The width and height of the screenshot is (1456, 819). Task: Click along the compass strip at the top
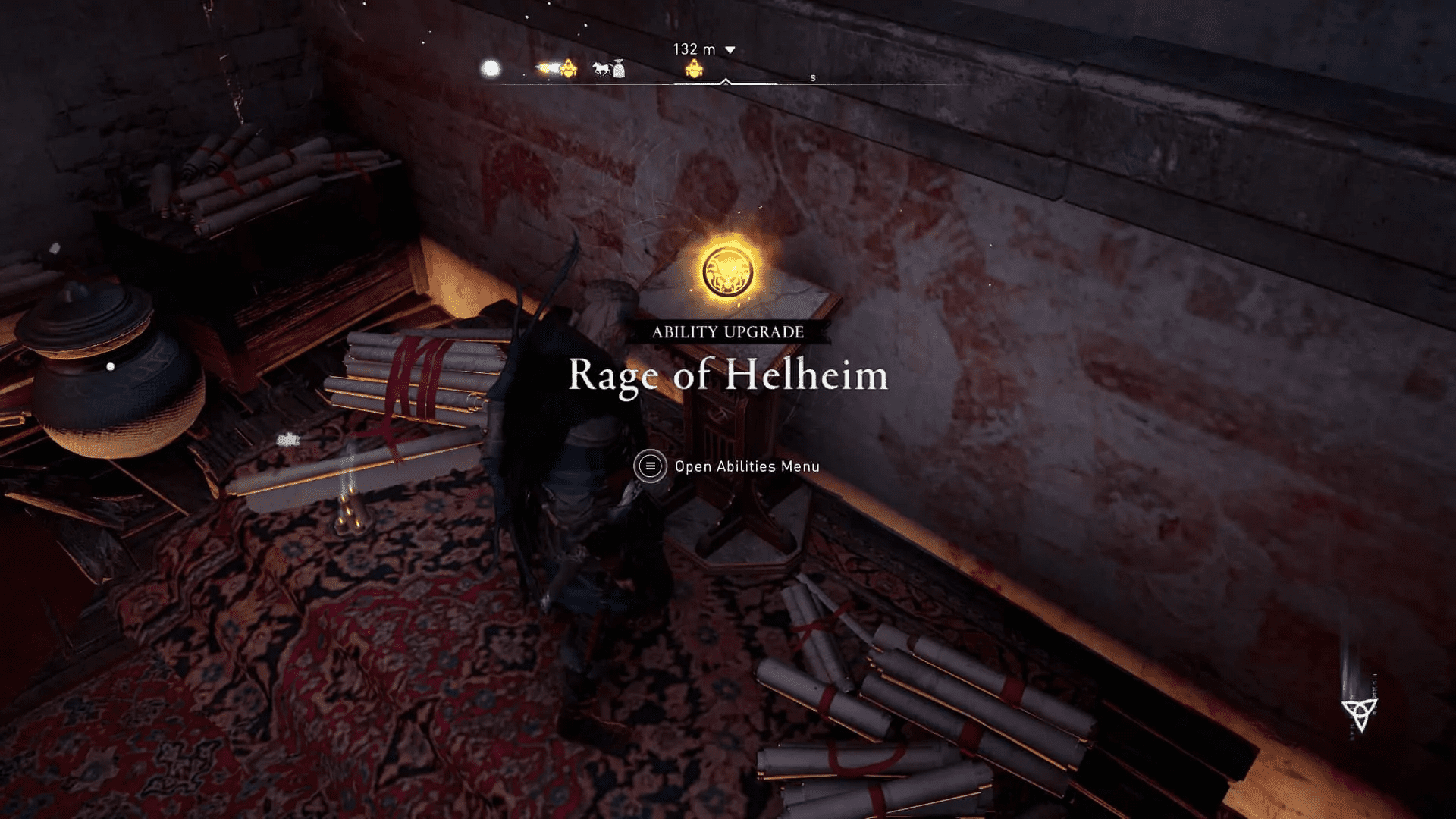click(x=728, y=82)
